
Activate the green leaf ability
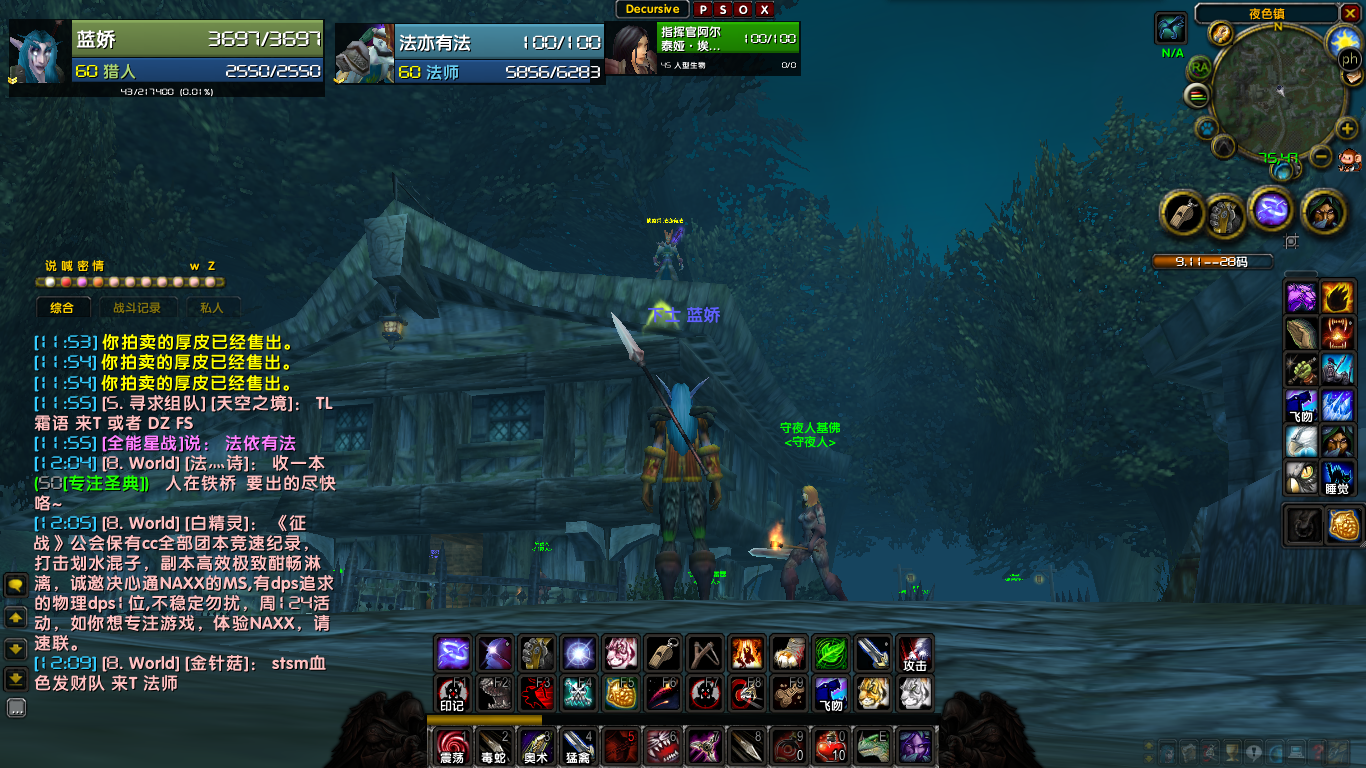click(x=830, y=653)
